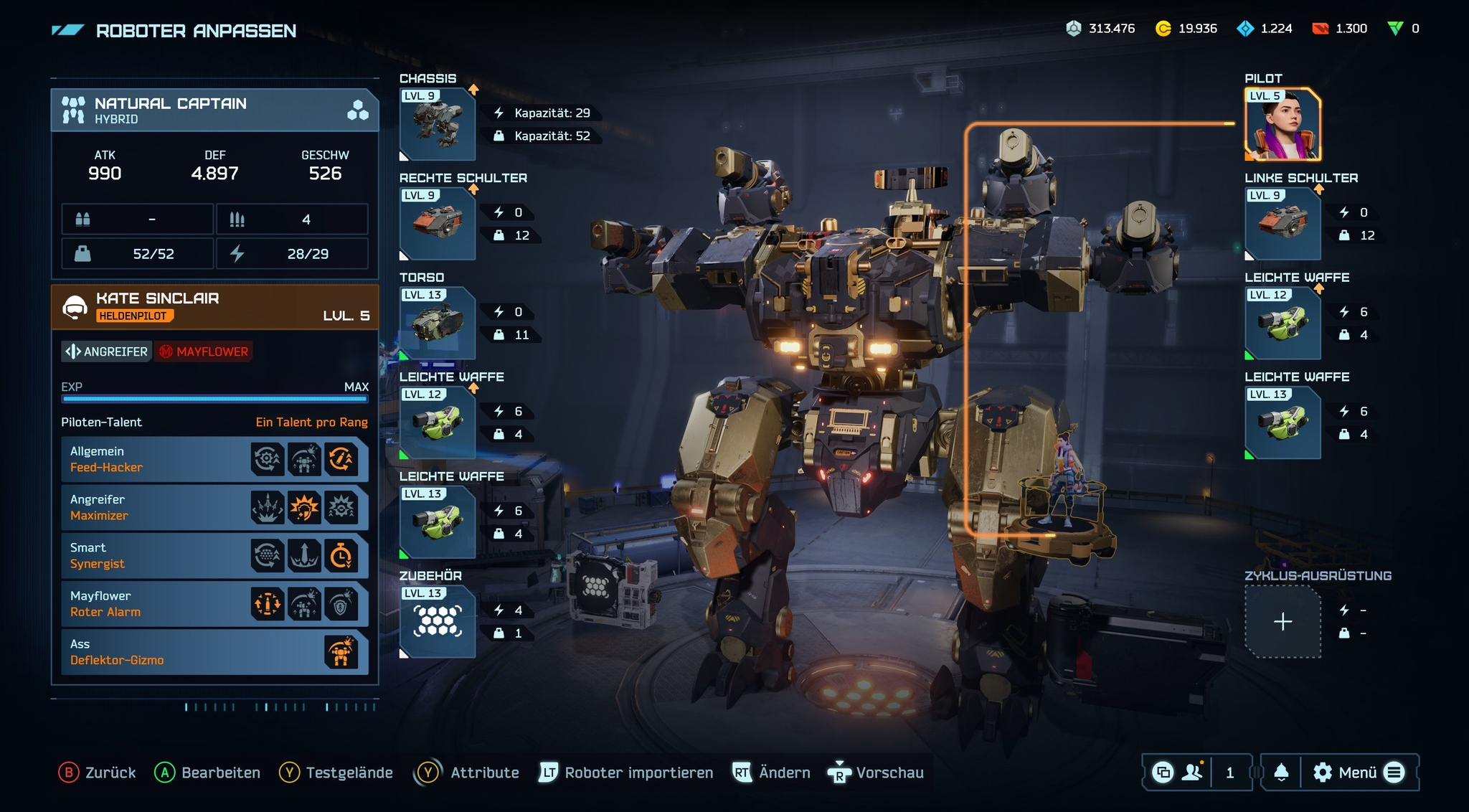This screenshot has height=812, width=1469.
Task: Select the Natural Captain robot header
Action: [x=214, y=110]
